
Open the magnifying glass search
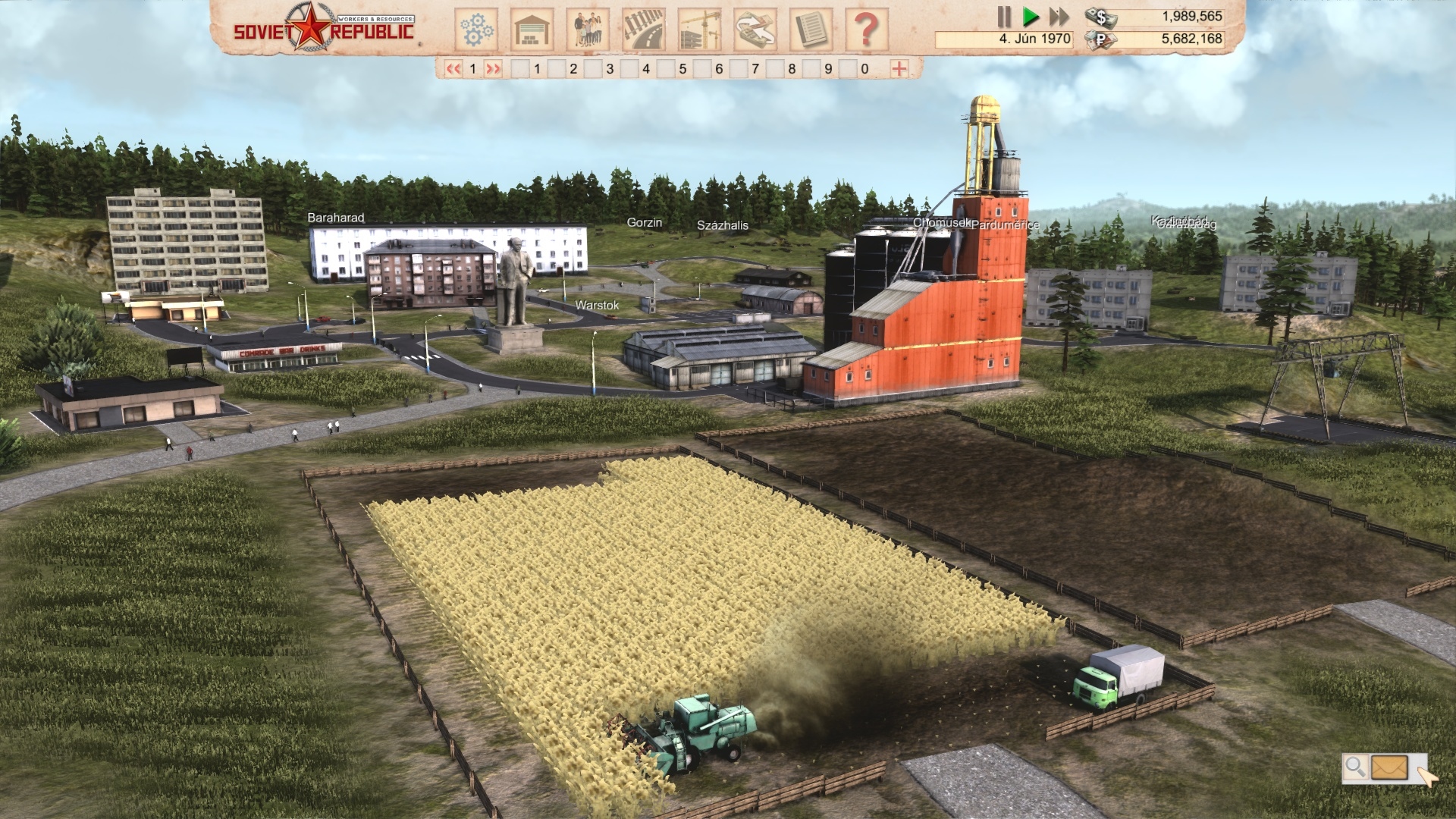coord(1355,767)
